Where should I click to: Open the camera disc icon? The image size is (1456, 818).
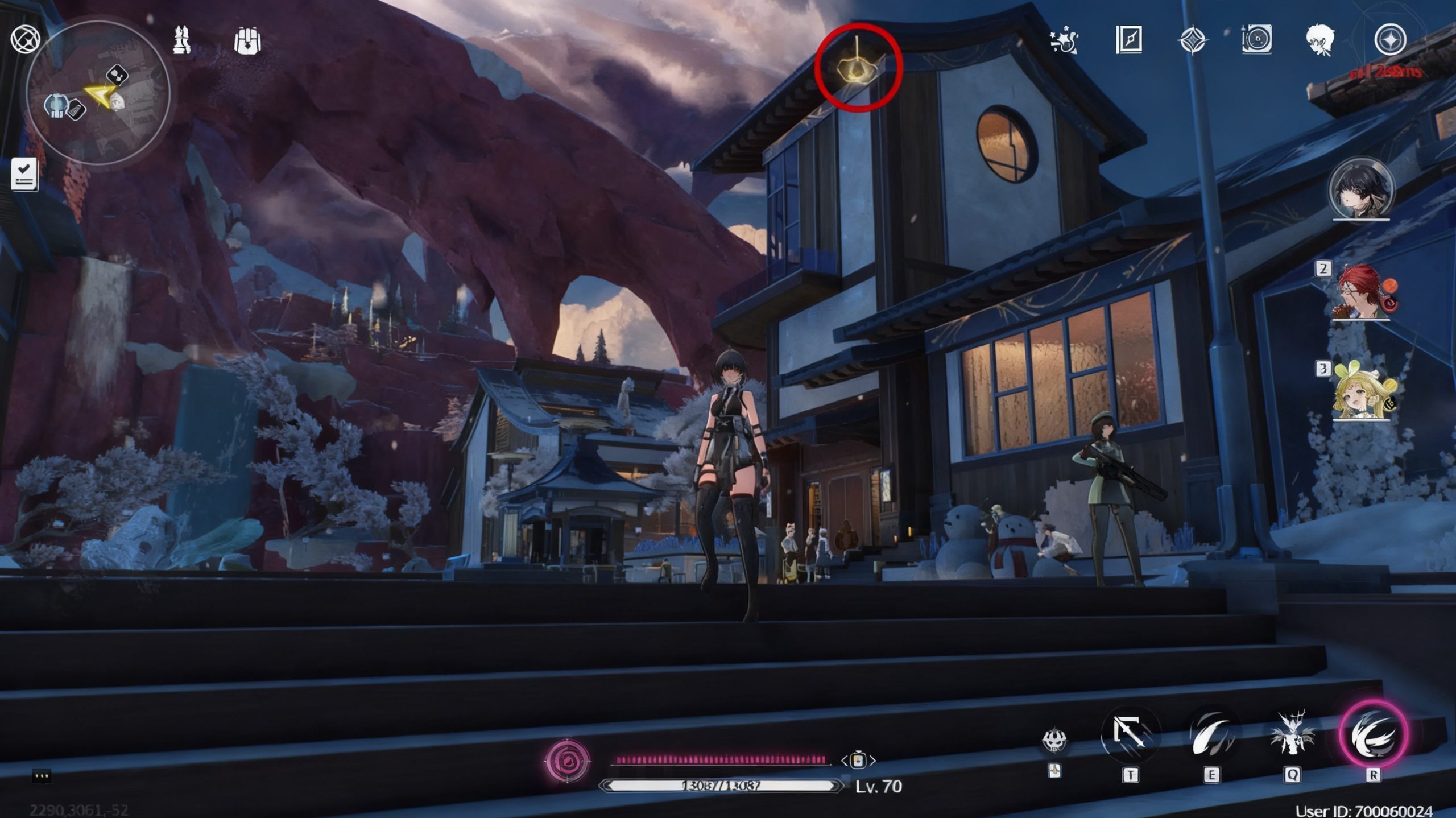1256,40
